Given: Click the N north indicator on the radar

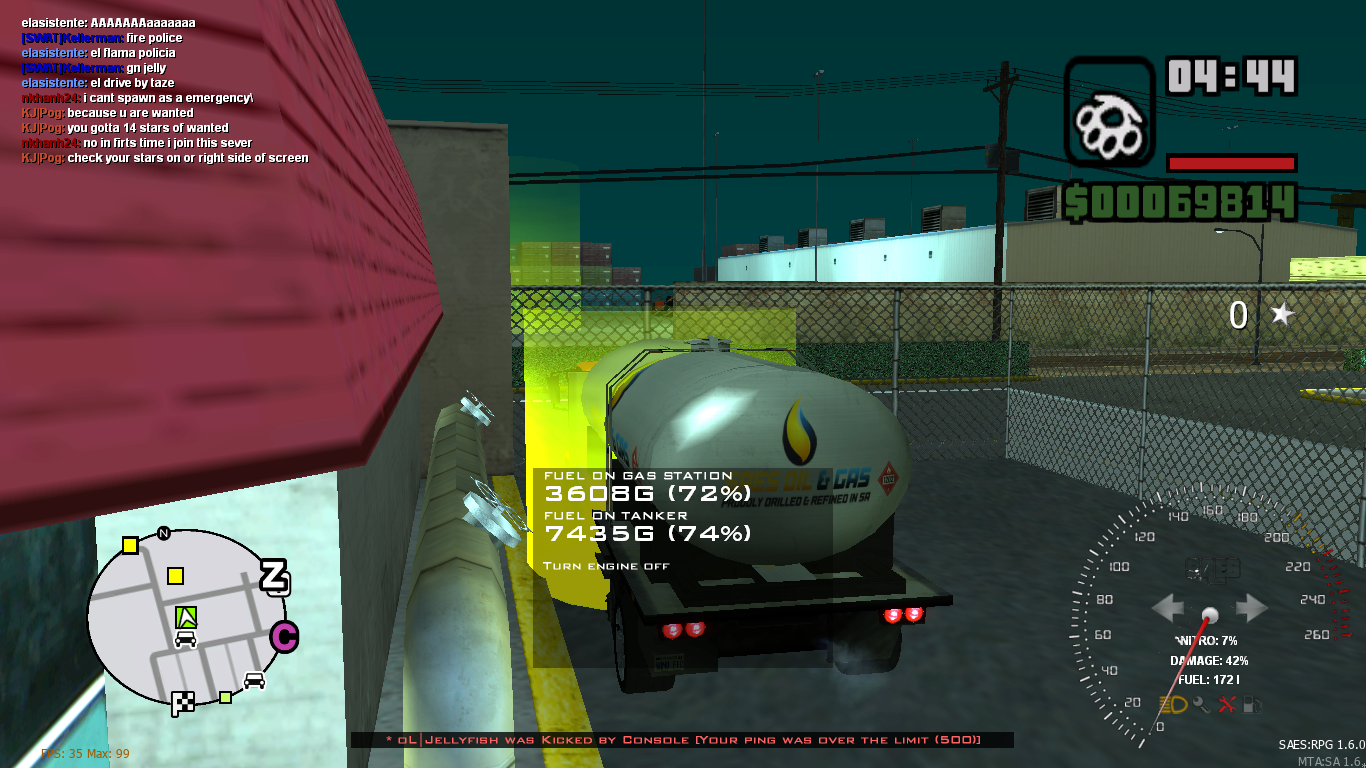Looking at the screenshot, I should 162,533.
